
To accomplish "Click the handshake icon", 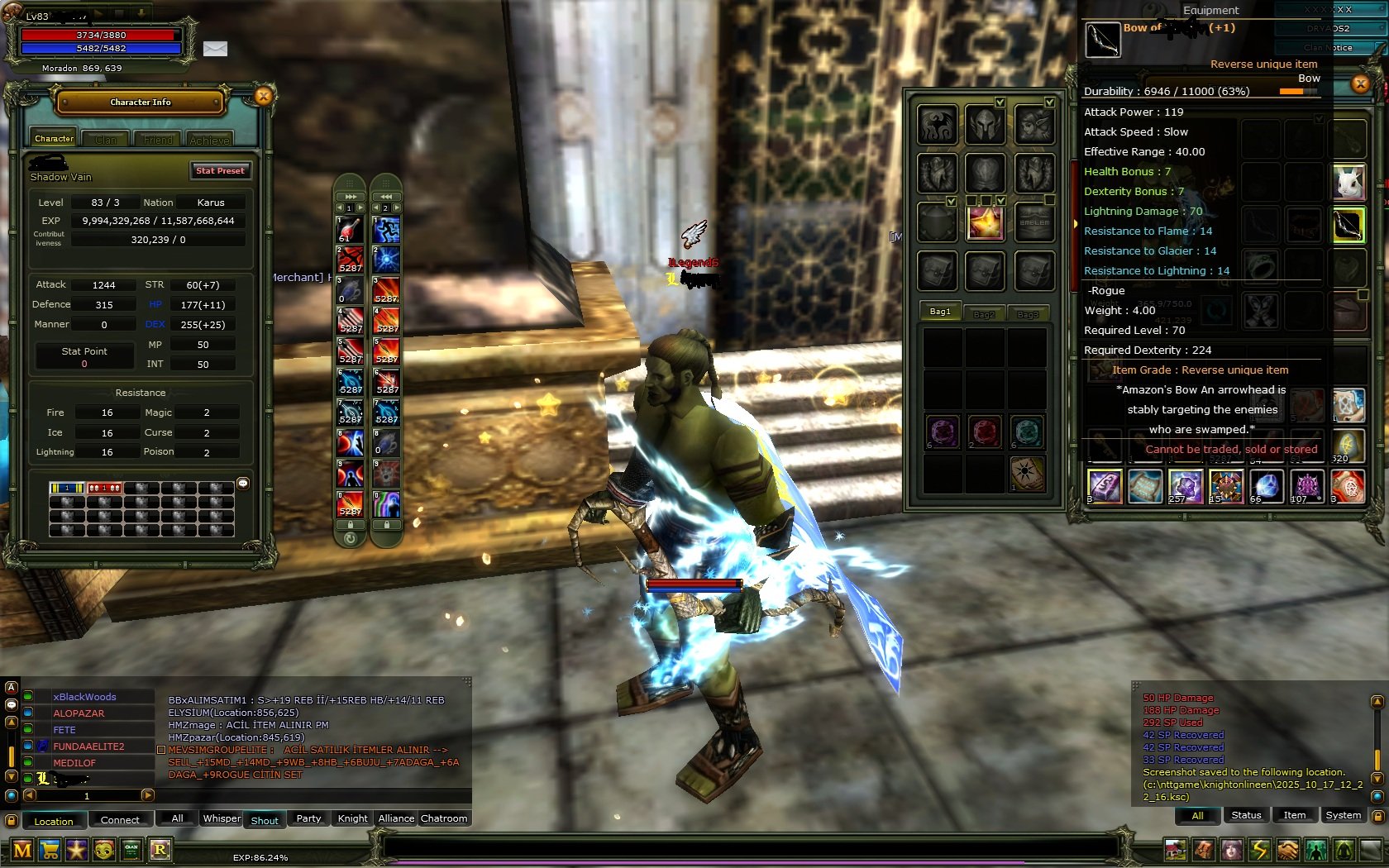I will 1287,849.
